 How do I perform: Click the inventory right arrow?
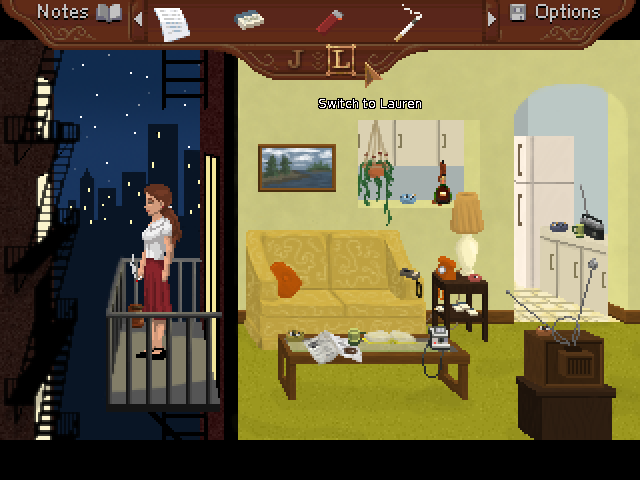pyautogui.click(x=490, y=18)
